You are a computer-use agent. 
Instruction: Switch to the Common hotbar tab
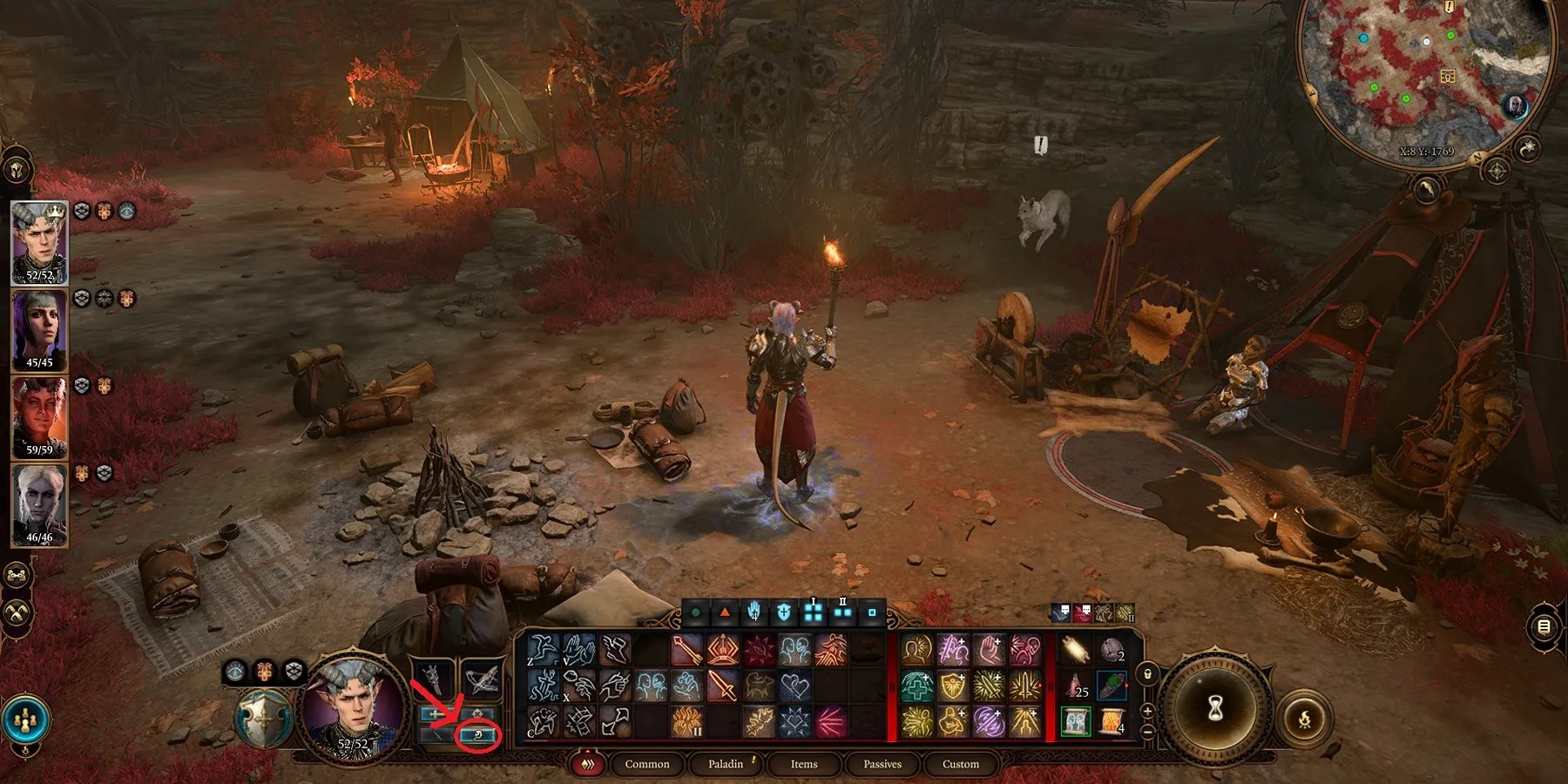click(646, 764)
